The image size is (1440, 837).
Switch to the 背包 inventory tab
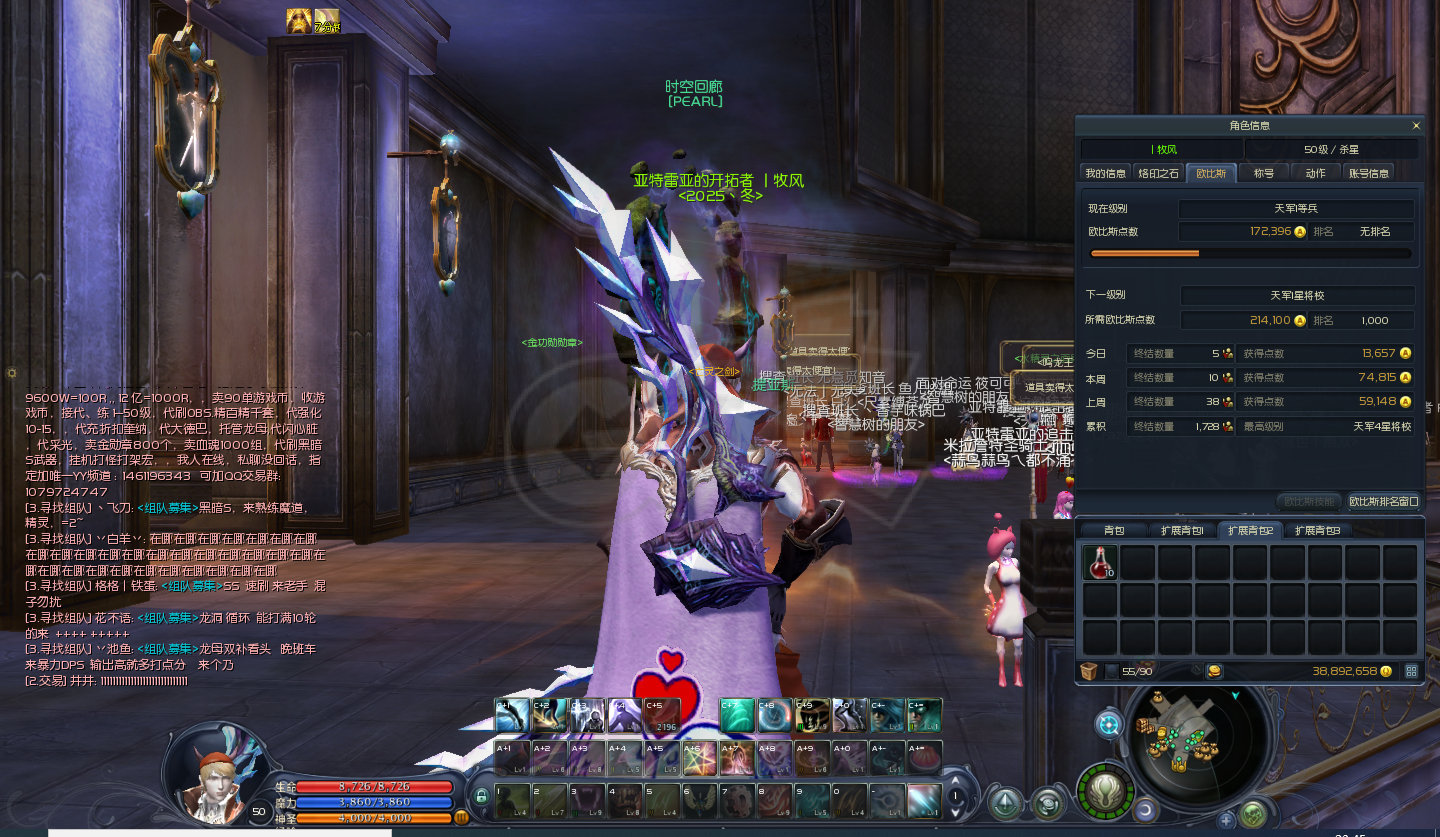[1114, 530]
